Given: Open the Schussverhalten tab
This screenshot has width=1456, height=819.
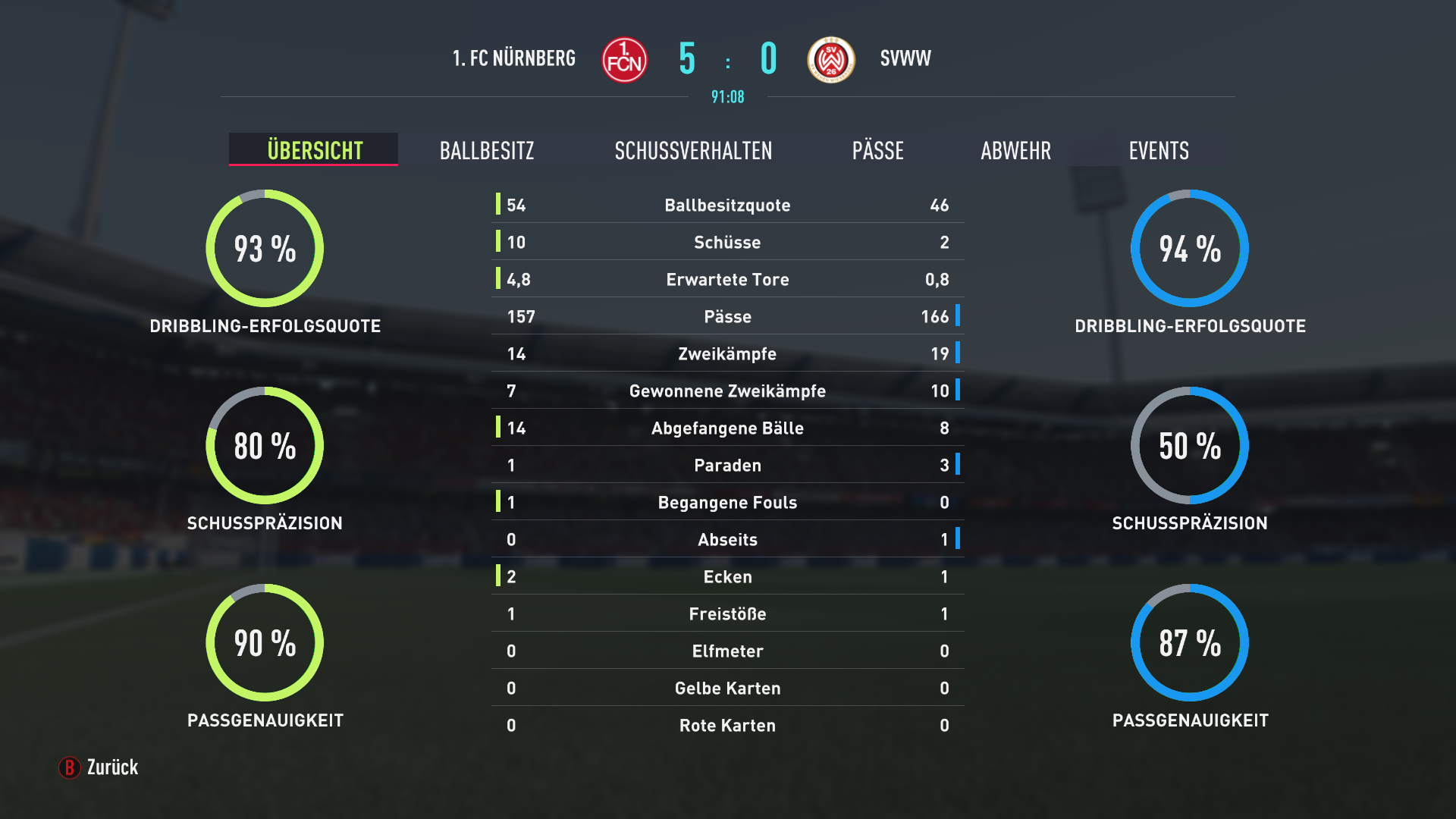Looking at the screenshot, I should pyautogui.click(x=693, y=150).
